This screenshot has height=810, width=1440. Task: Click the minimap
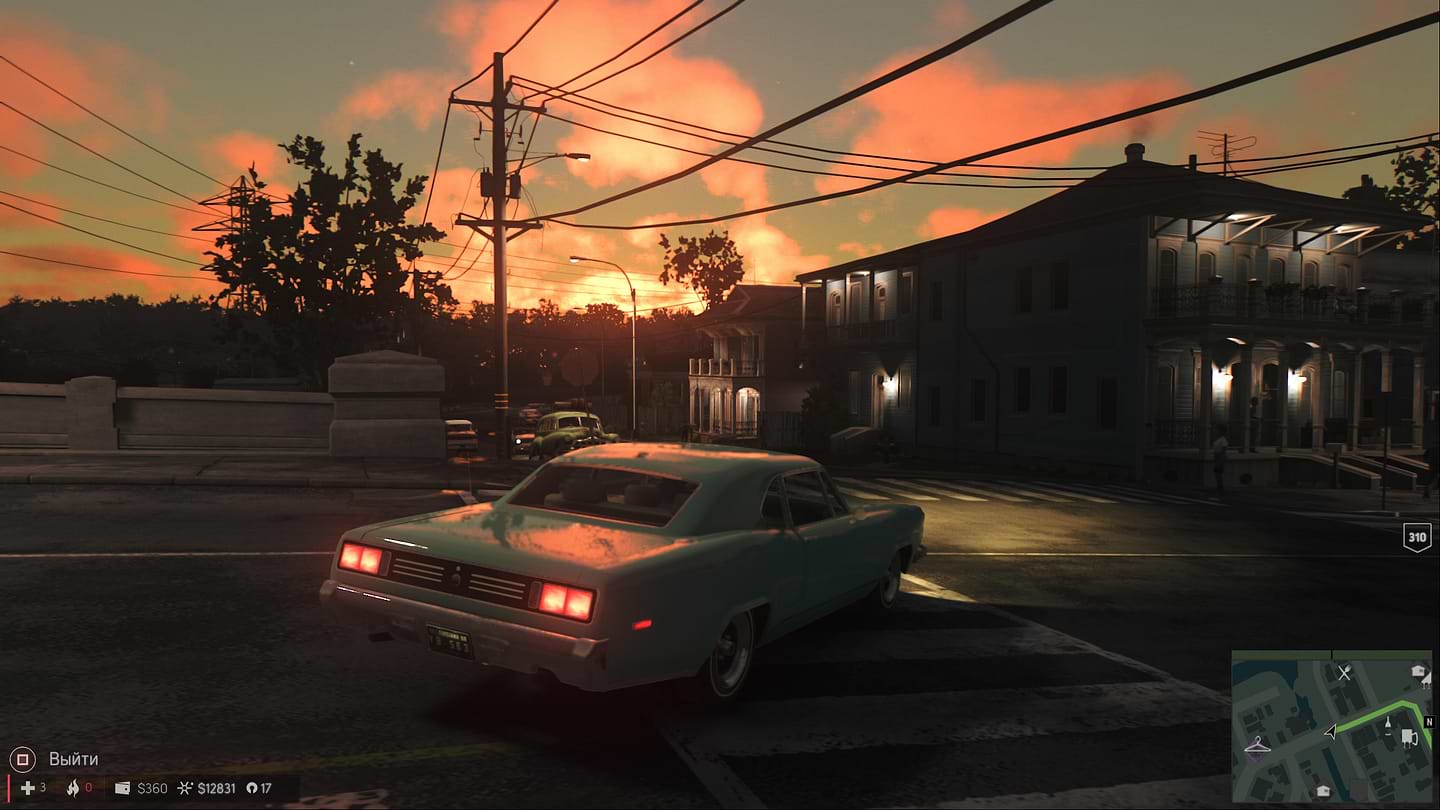tap(1331, 726)
